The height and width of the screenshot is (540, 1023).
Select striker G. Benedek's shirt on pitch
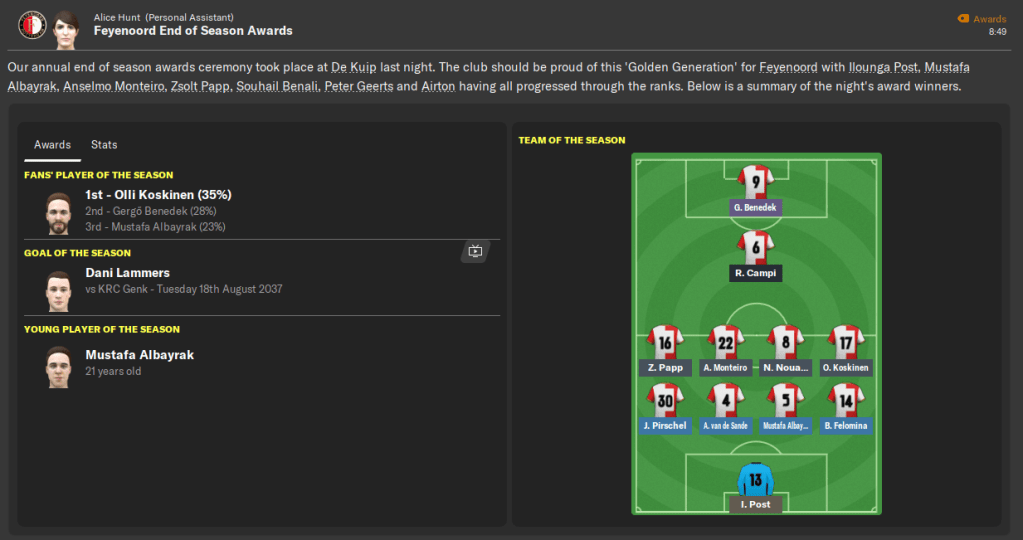tap(755, 182)
